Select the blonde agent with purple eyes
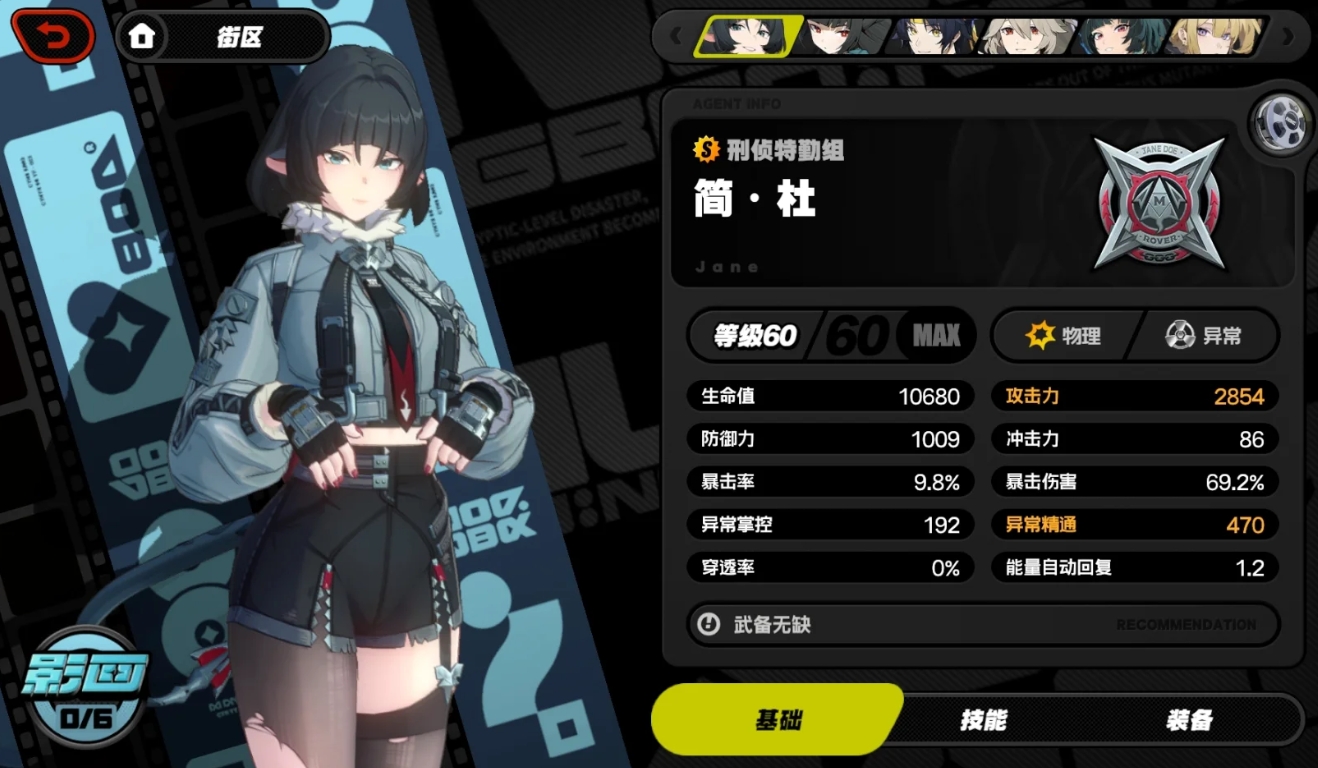The image size is (1318, 768). [1212, 37]
